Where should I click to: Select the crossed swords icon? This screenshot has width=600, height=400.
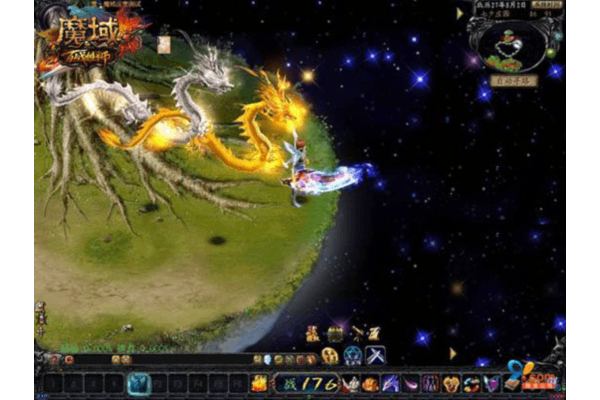(376, 355)
